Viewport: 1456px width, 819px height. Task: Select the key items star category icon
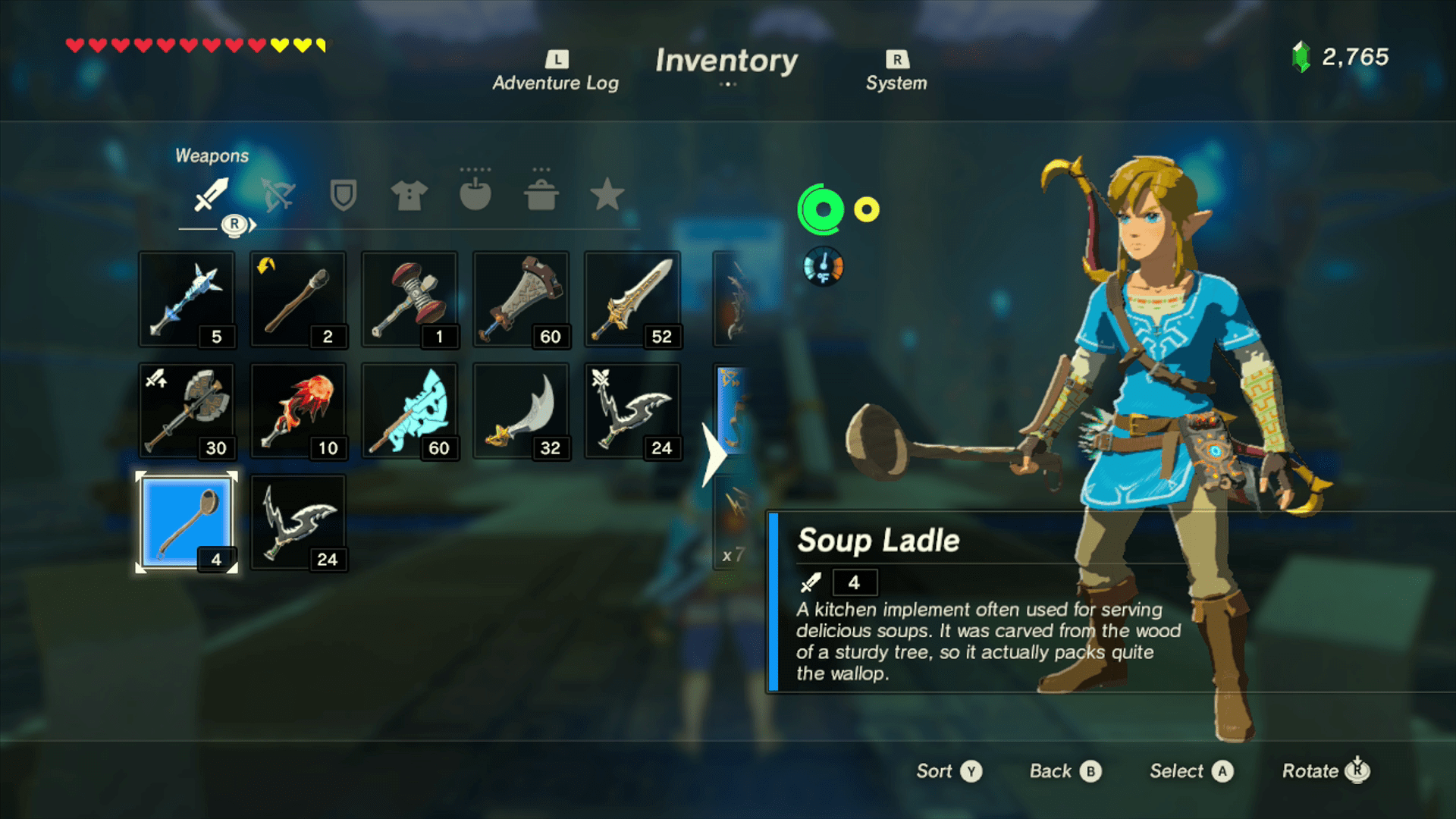coord(607,196)
